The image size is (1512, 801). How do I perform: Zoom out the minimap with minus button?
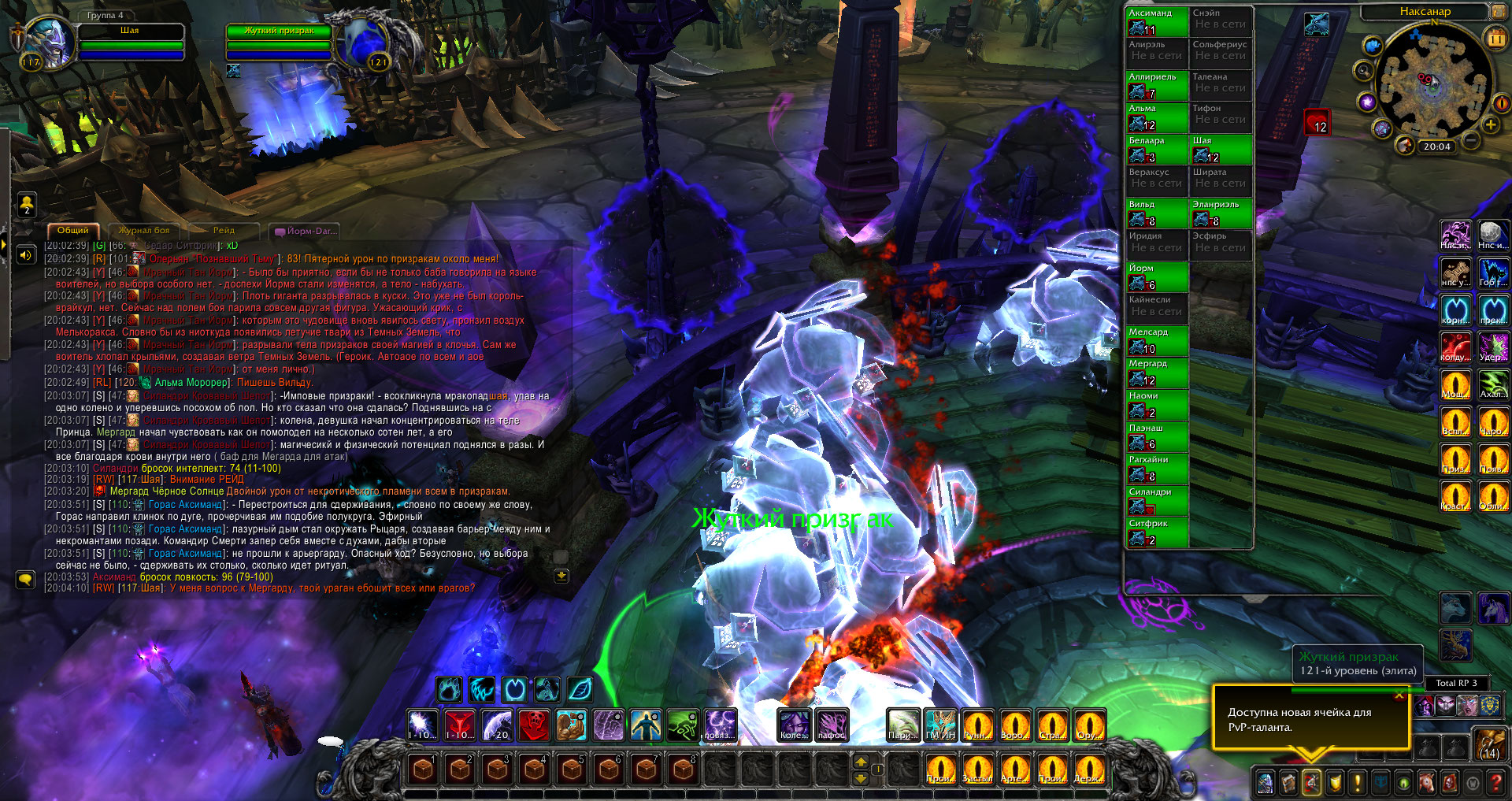pyautogui.click(x=1470, y=142)
